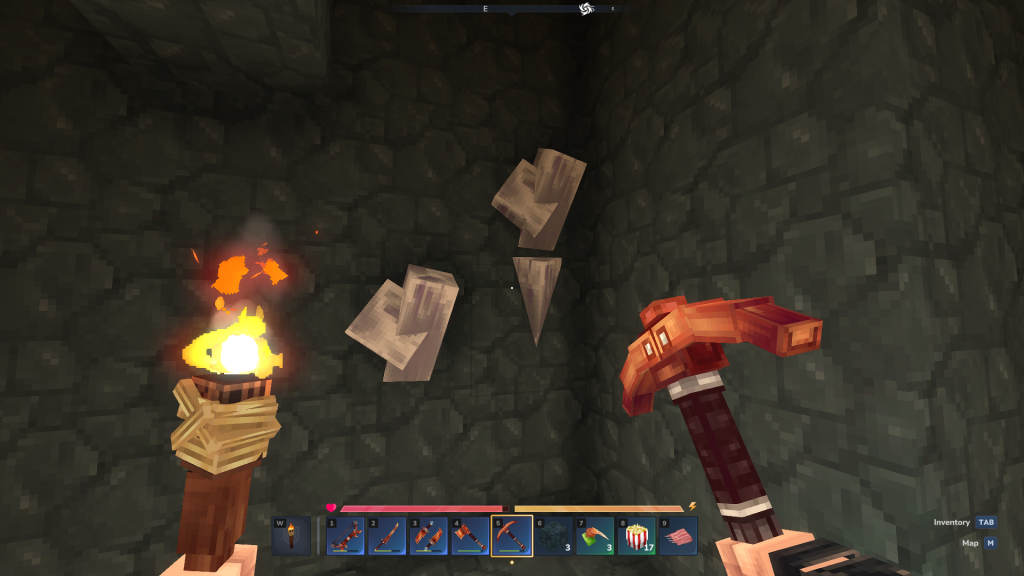Select the bow in hotbar slot 1
1024x576 pixels.
click(345, 536)
